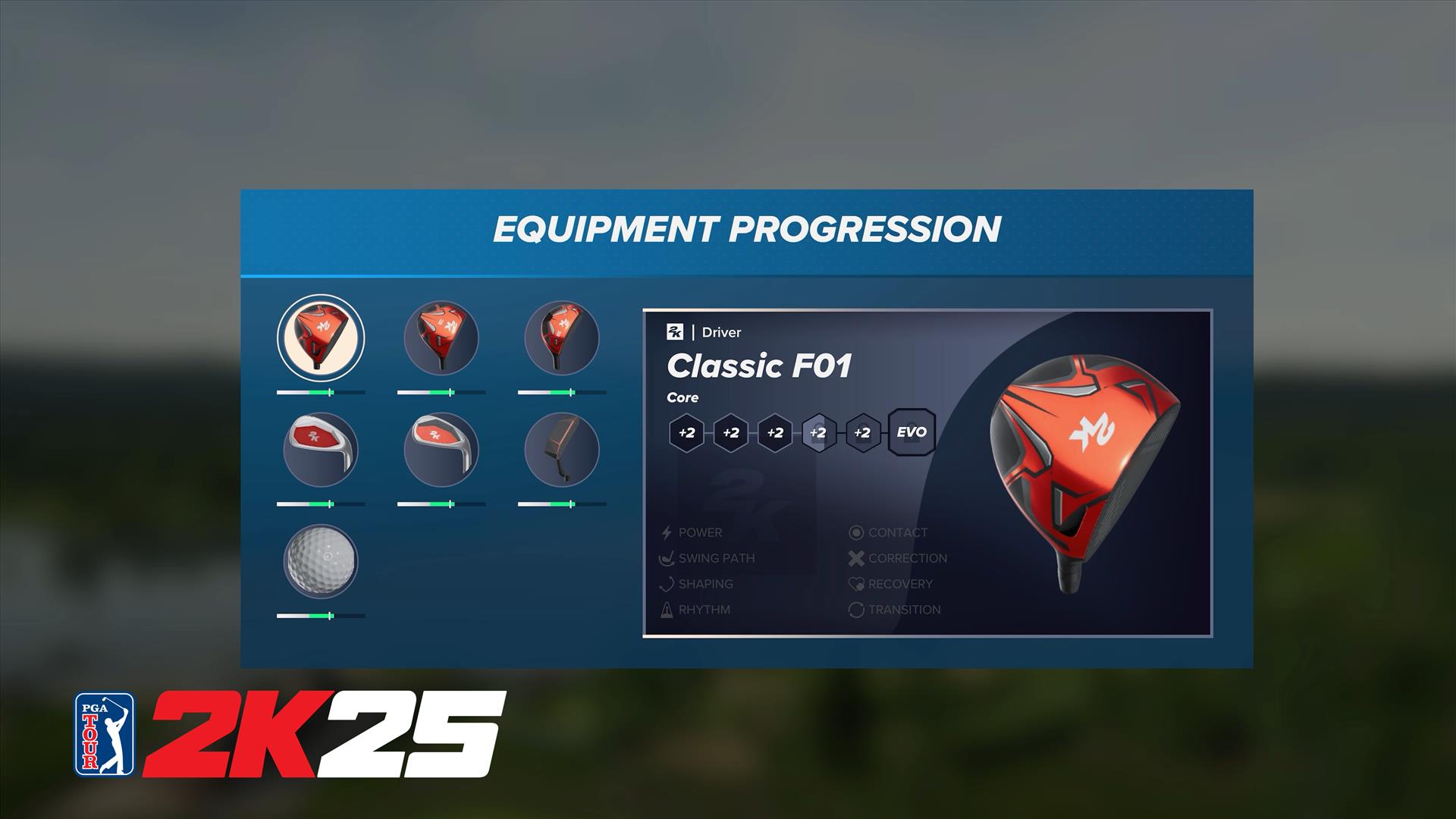This screenshot has height=819, width=1456.
Task: Select the iron club icon
Action: tap(321, 450)
